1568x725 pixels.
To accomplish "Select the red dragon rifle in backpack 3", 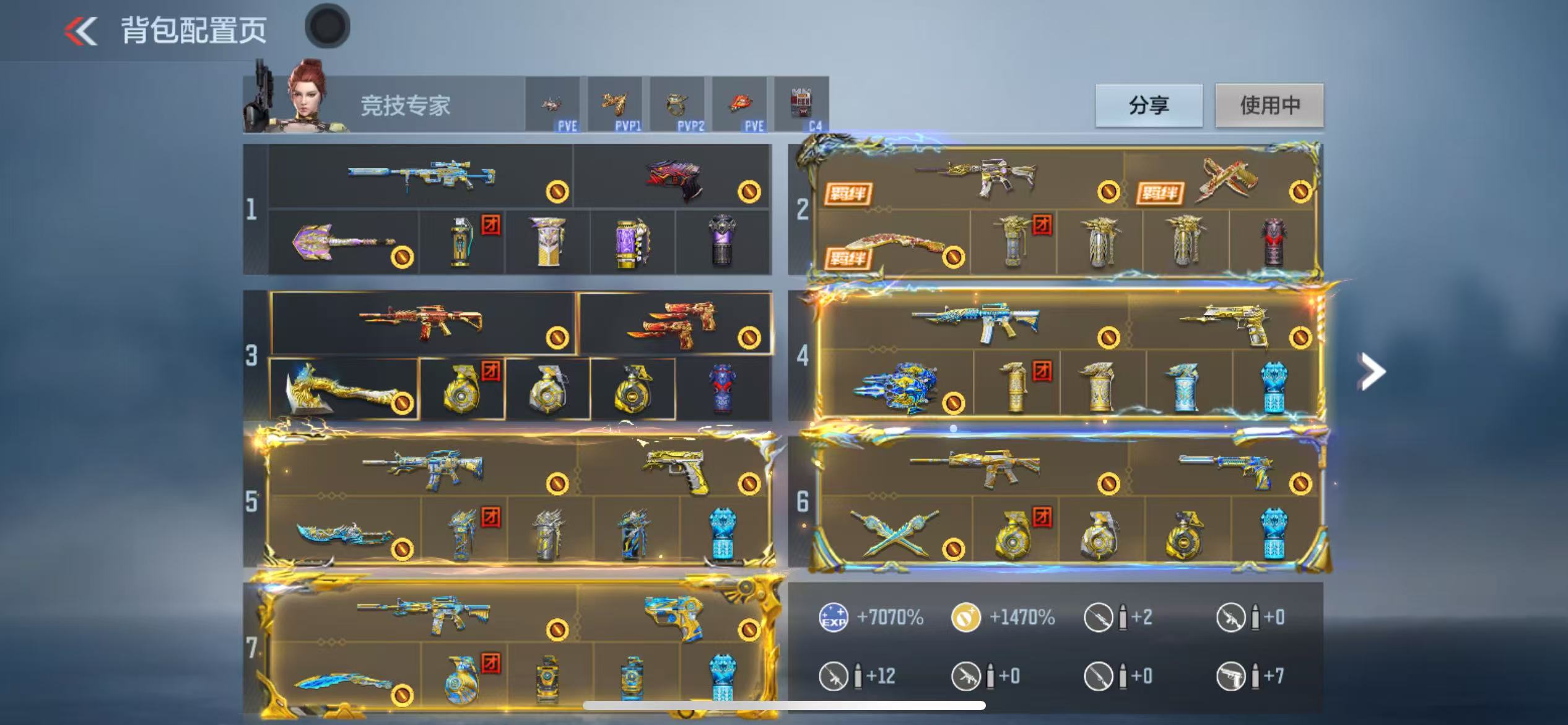I will point(421,322).
